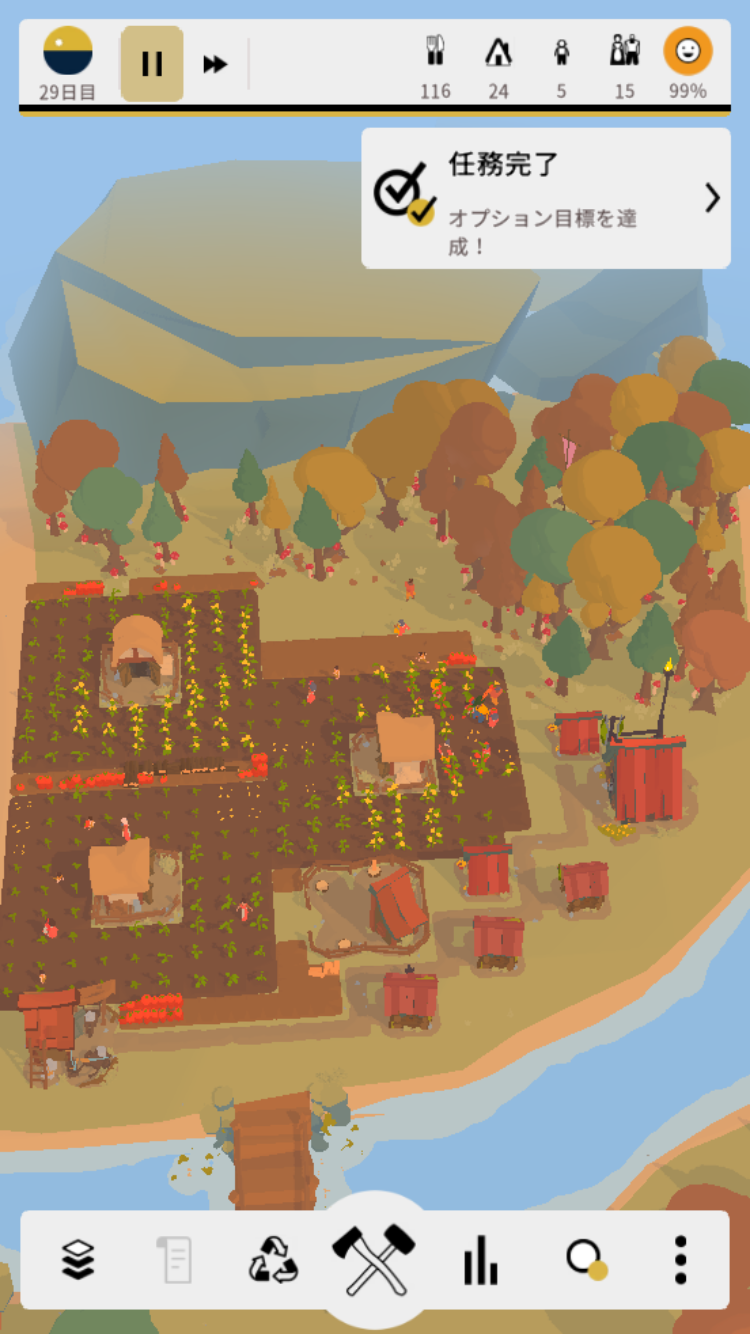Image resolution: width=750 pixels, height=1334 pixels.
Task: Tap the single villager icon
Action: click(x=561, y=52)
